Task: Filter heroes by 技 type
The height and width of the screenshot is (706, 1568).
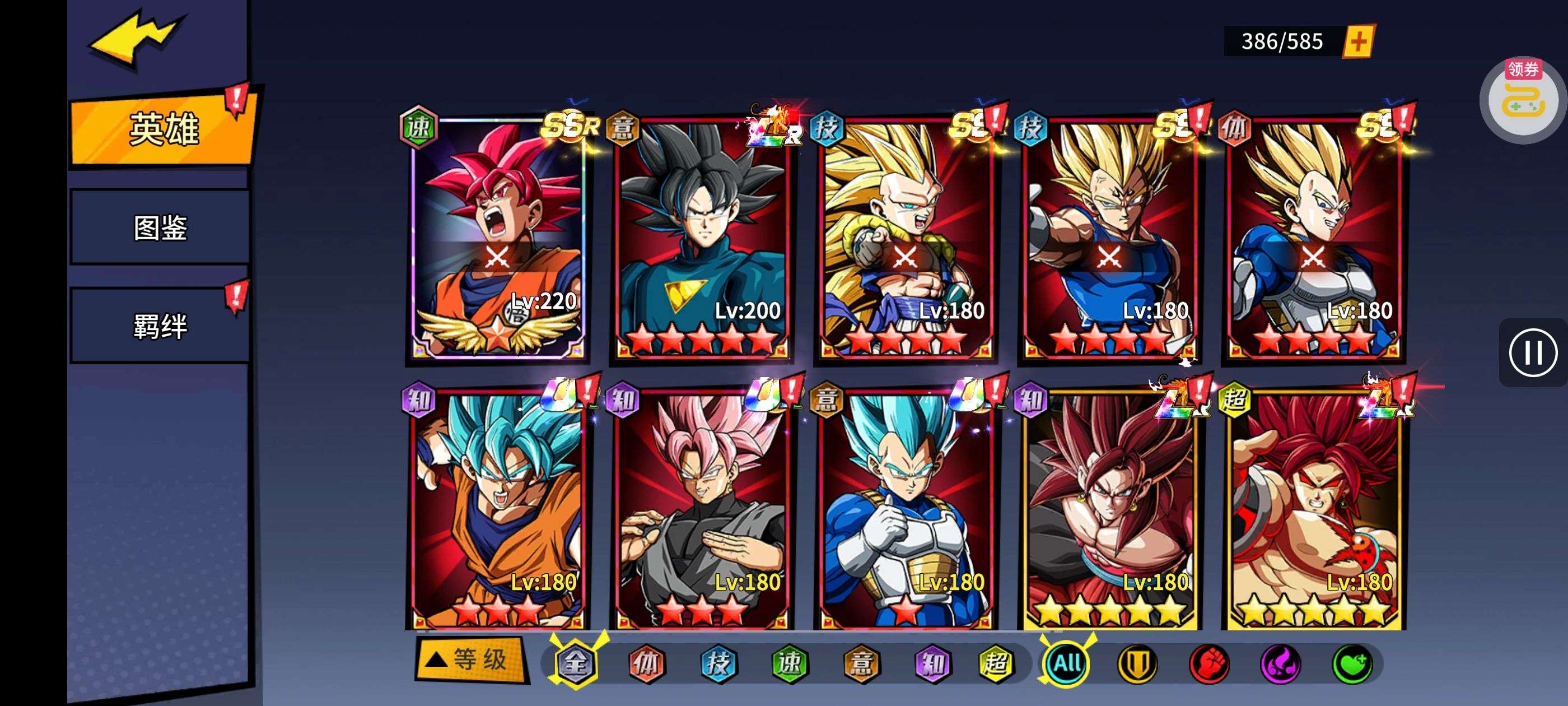Action: 718,663
